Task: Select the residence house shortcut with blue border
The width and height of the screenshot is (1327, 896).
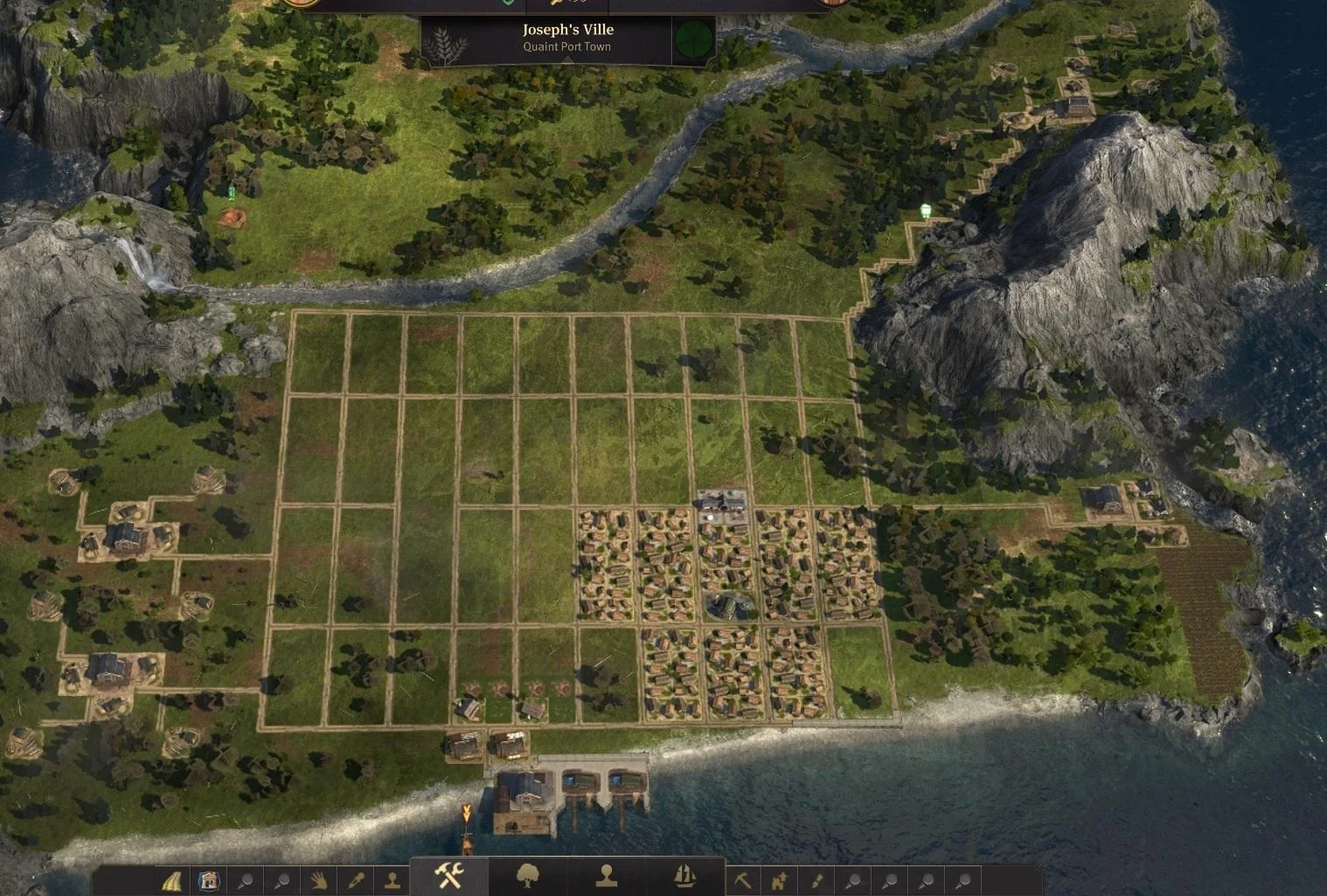Action: pos(209,880)
